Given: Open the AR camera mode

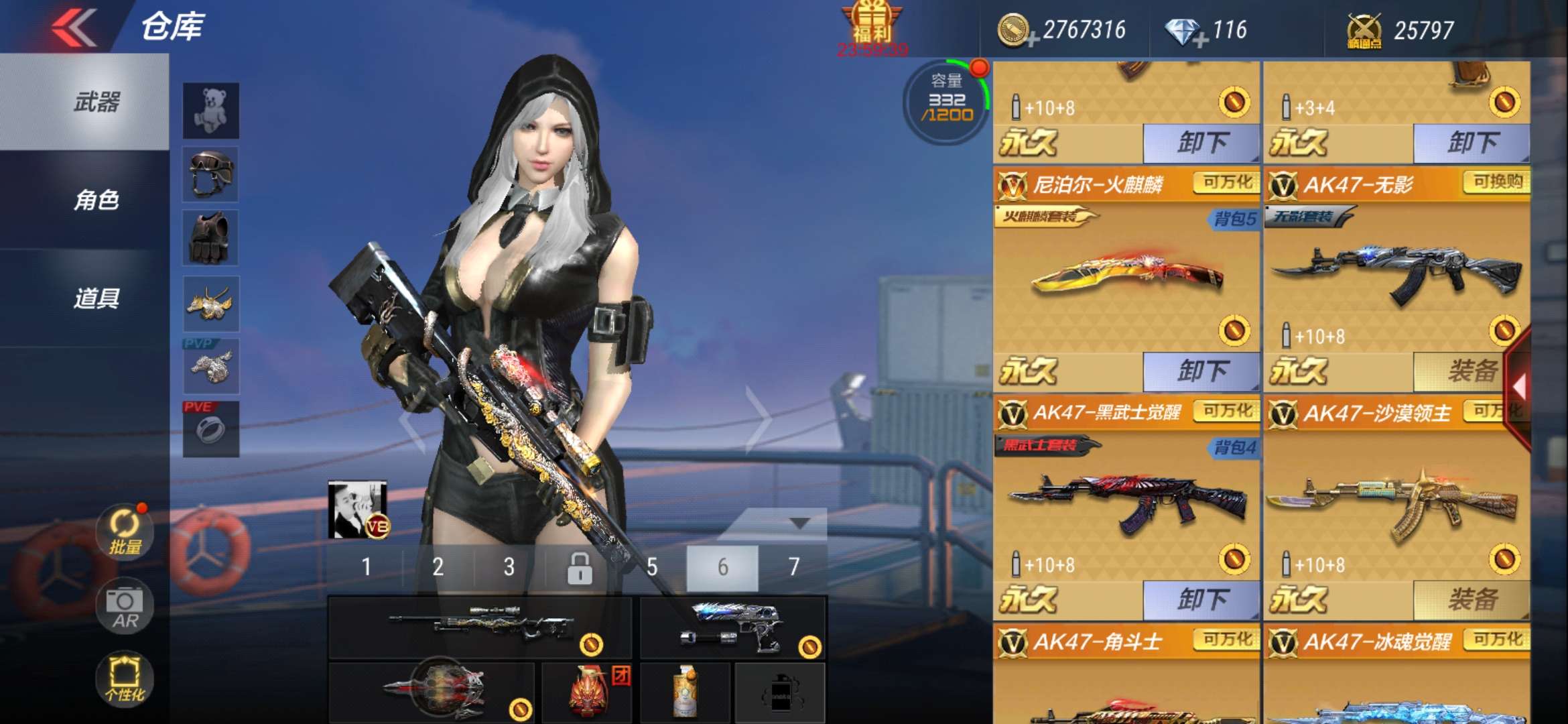Looking at the screenshot, I should point(125,605).
